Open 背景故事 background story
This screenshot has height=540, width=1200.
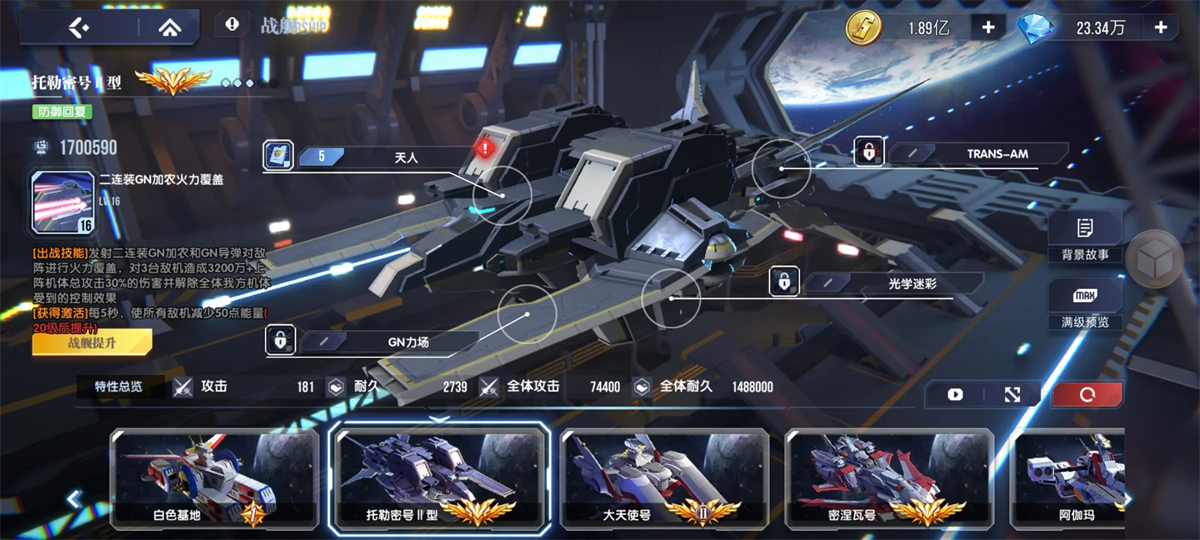(x=1085, y=239)
